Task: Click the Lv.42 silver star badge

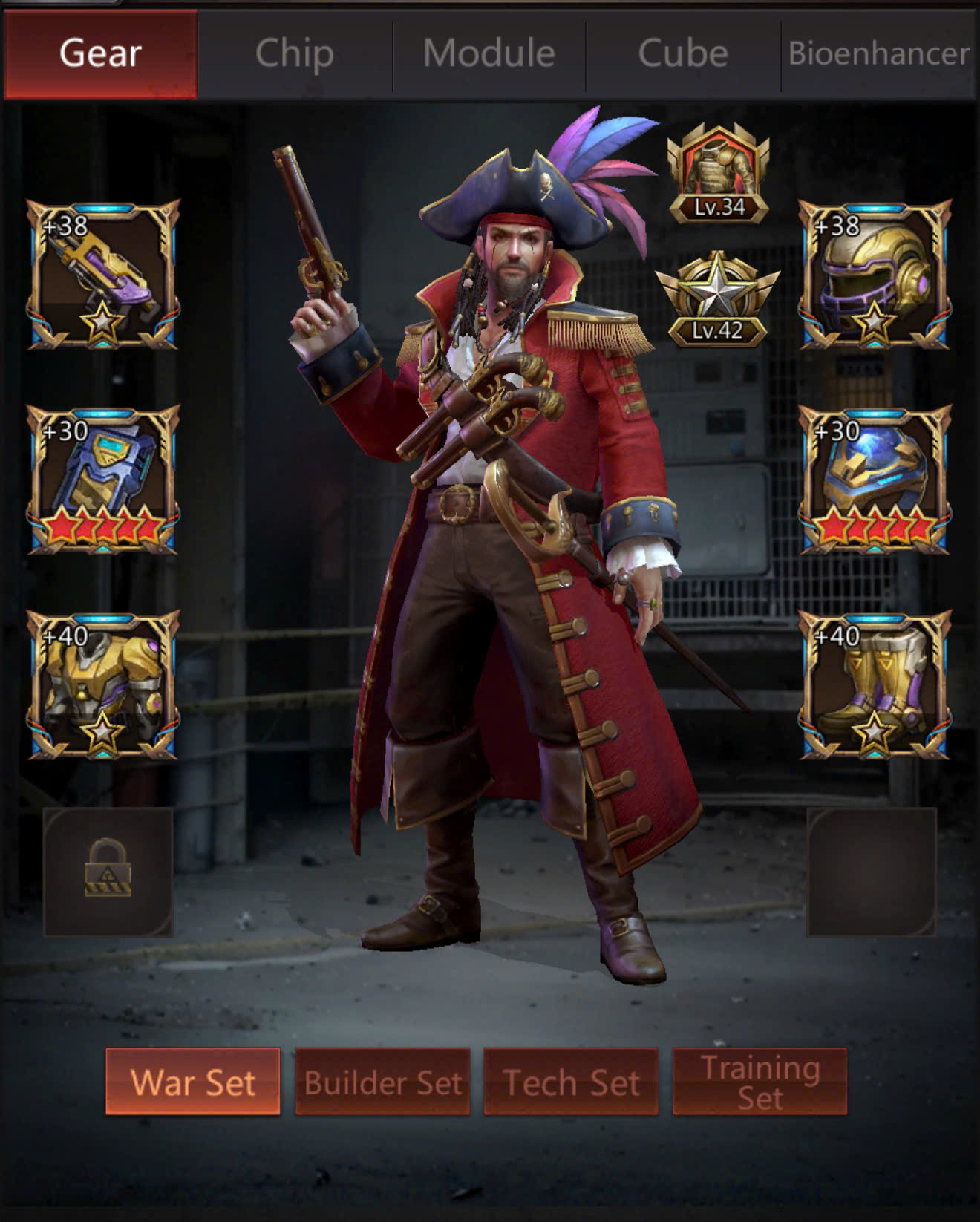Action: (x=718, y=301)
